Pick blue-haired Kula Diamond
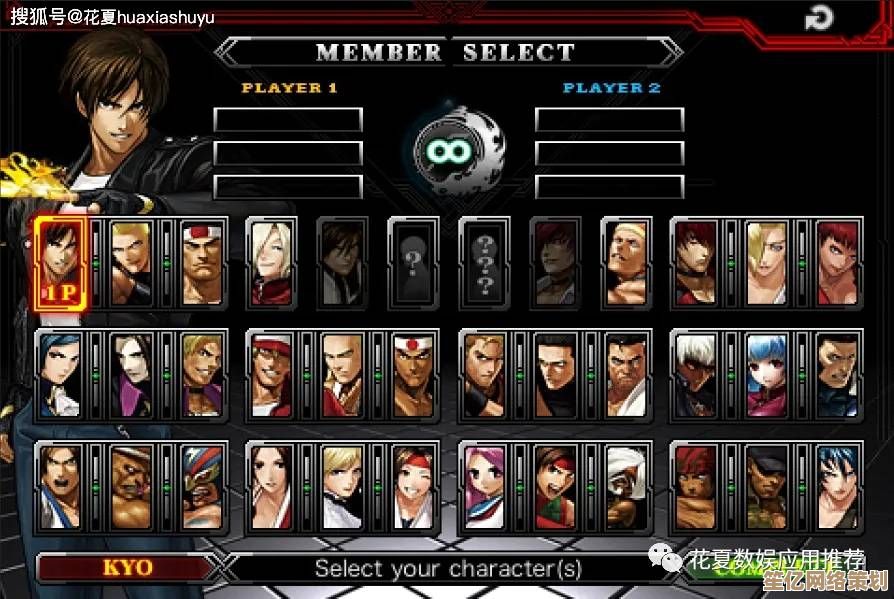894x599 pixels. pos(768,374)
